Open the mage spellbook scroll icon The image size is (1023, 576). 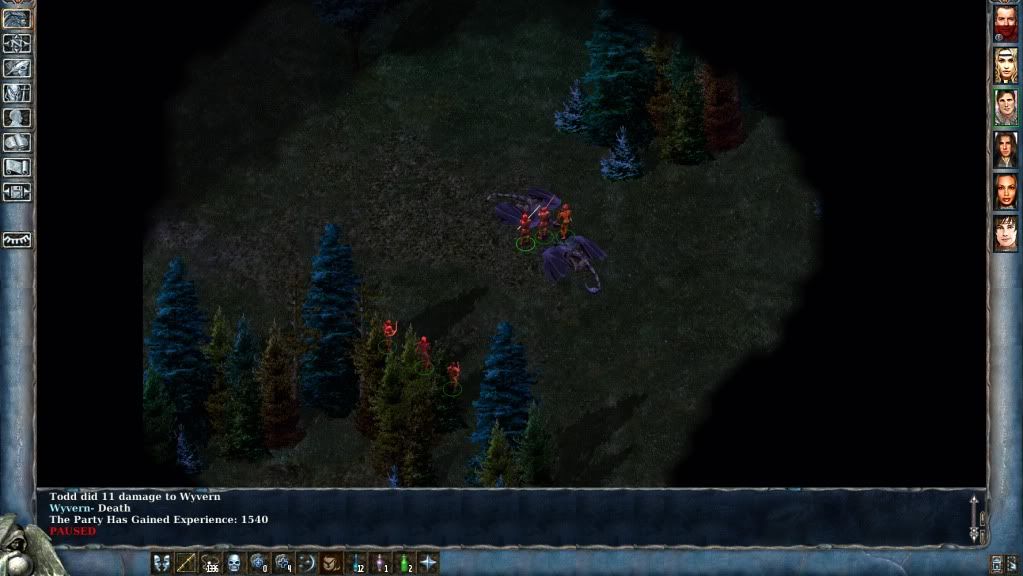pyautogui.click(x=17, y=143)
